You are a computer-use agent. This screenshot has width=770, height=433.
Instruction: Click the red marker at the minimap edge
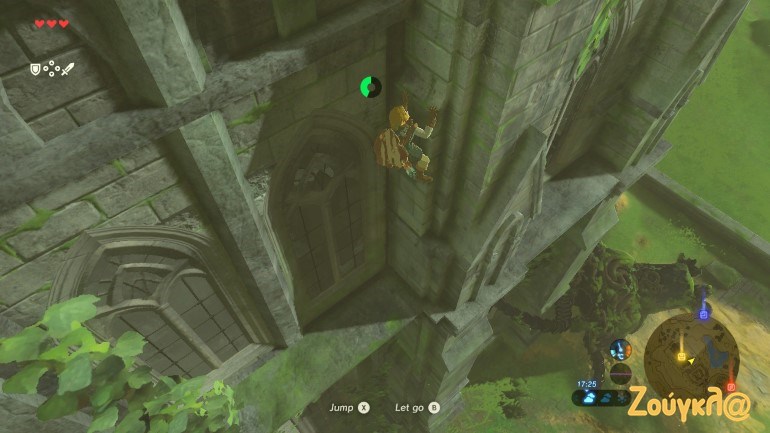(731, 386)
